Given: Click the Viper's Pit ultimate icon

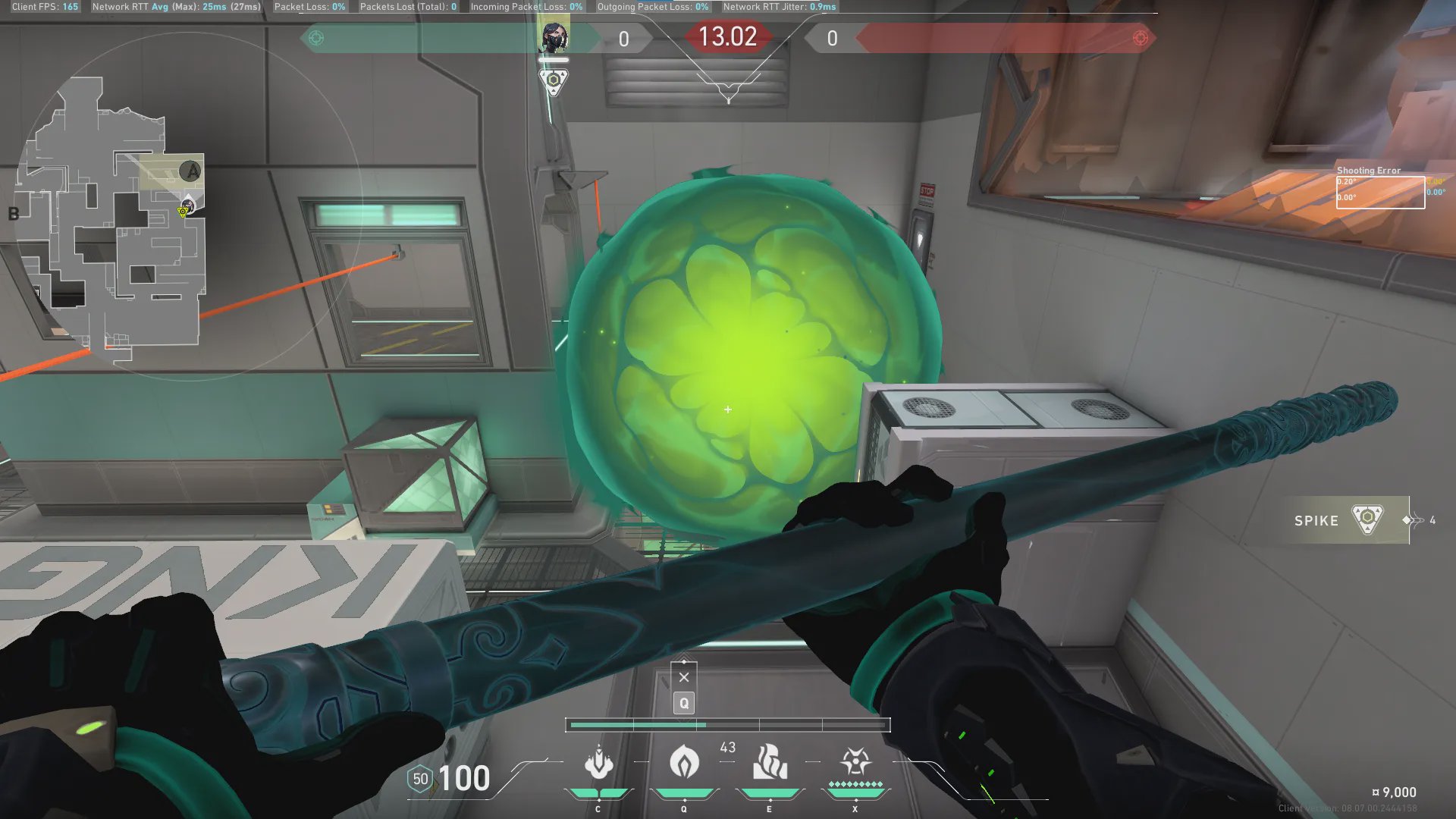Looking at the screenshot, I should [855, 763].
